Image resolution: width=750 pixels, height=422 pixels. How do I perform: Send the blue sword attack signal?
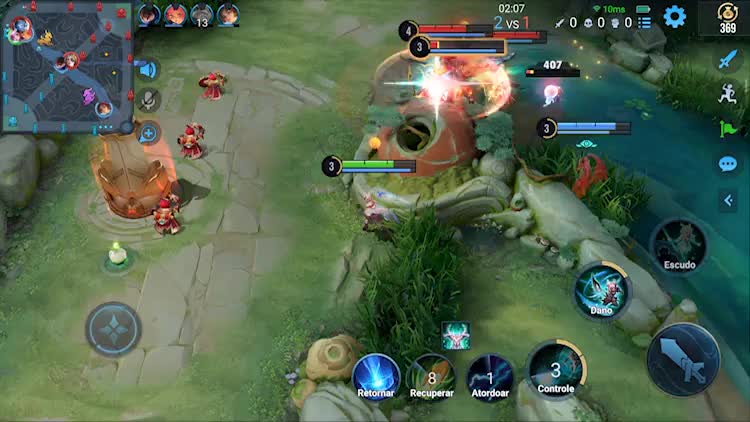728,59
